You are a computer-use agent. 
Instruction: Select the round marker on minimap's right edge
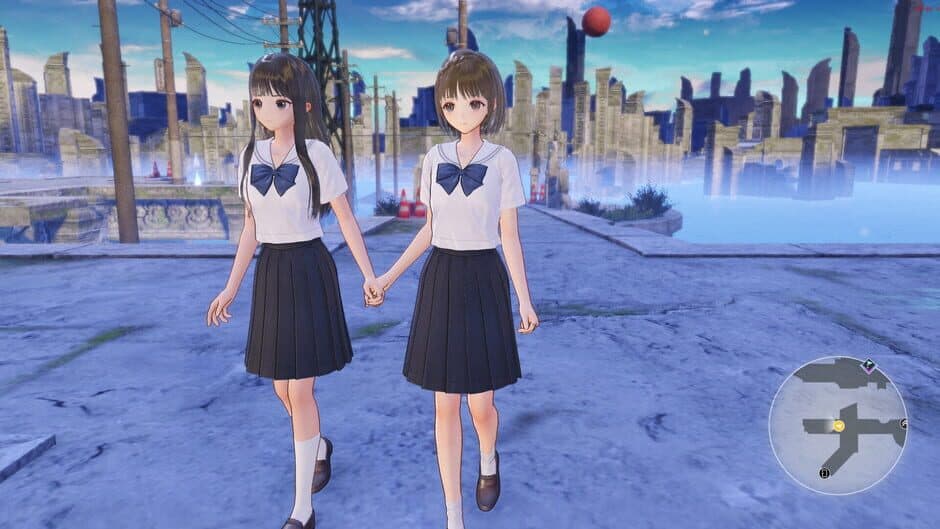tap(903, 424)
